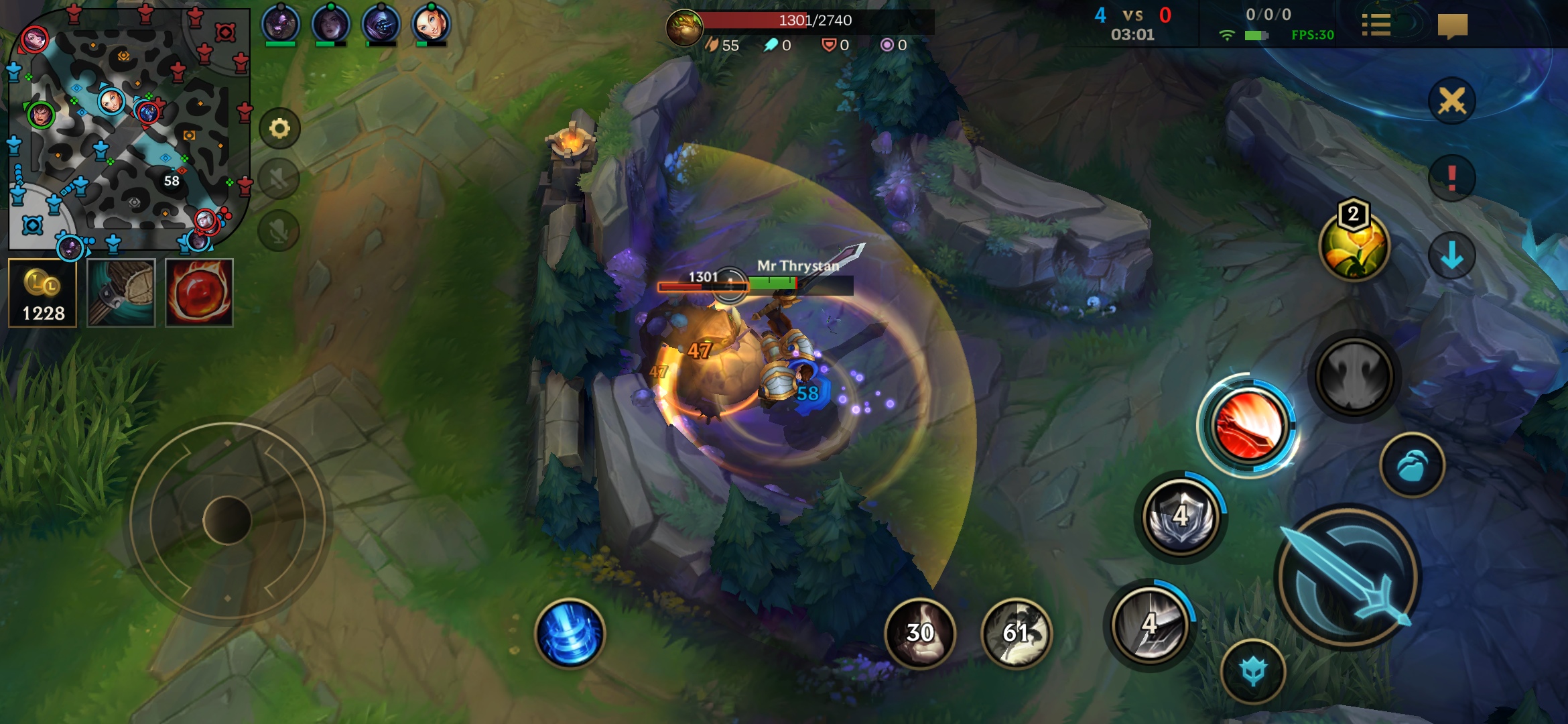Click the crossed swords ping button
The image size is (1568, 724).
click(1451, 101)
